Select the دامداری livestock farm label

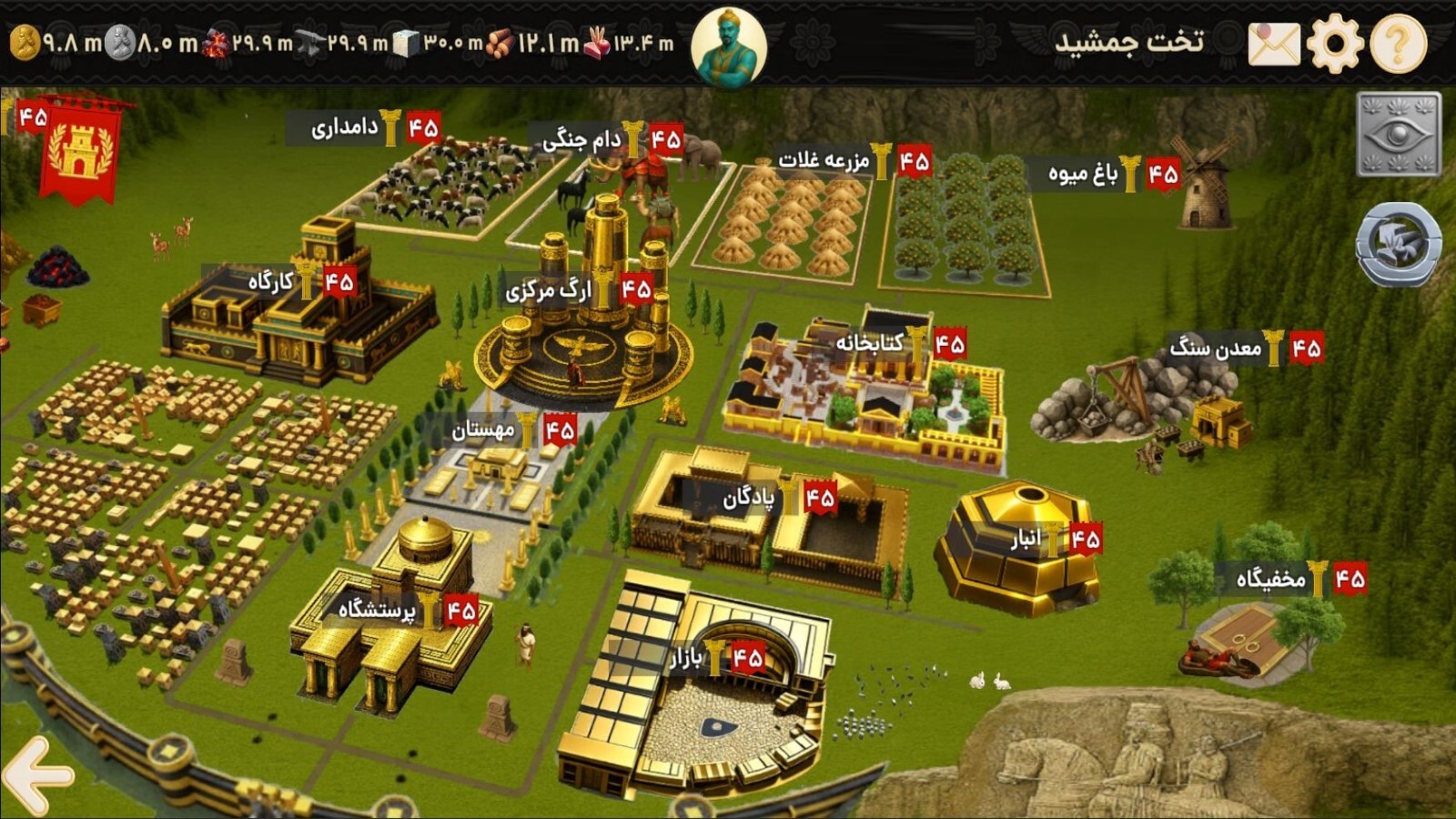tap(344, 127)
